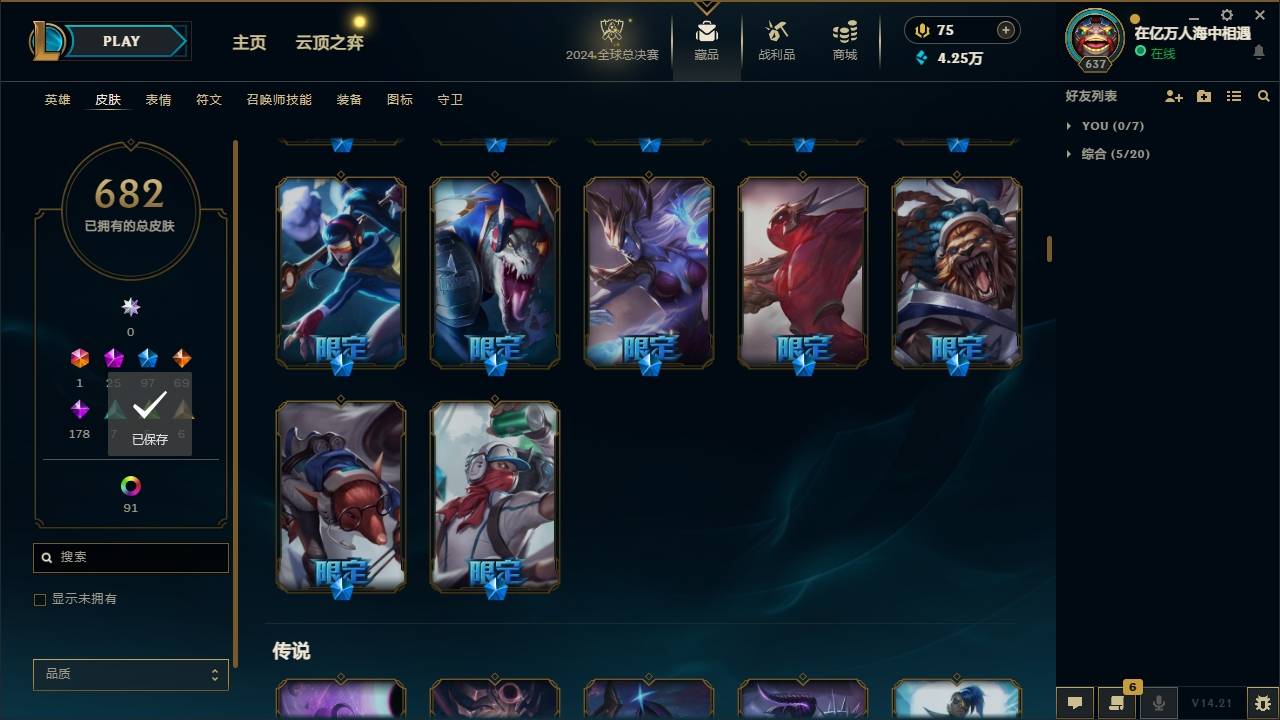Click the plus button to purchase RP
The width and height of the screenshot is (1280, 720).
1005,30
